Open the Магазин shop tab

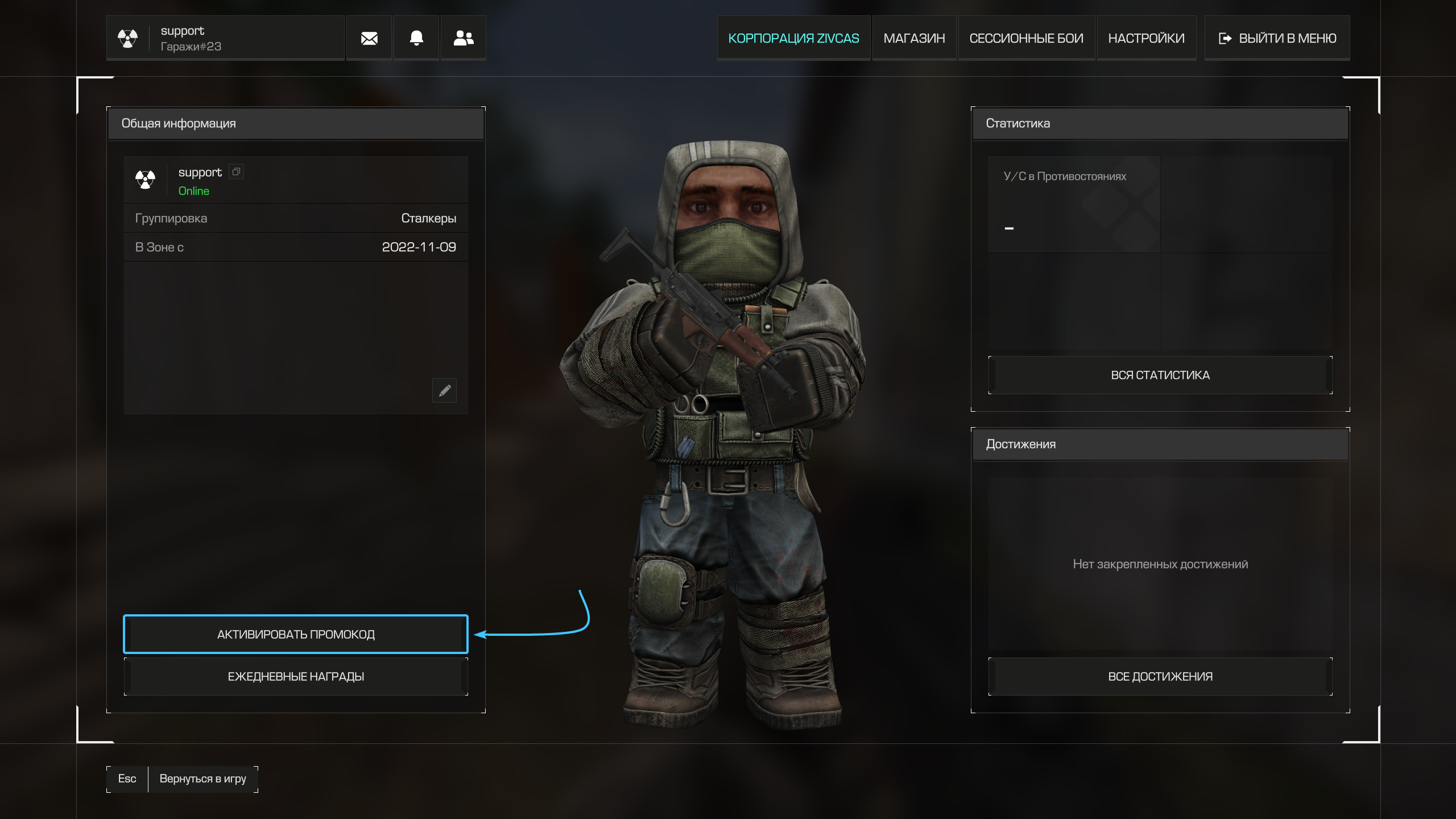tap(914, 38)
